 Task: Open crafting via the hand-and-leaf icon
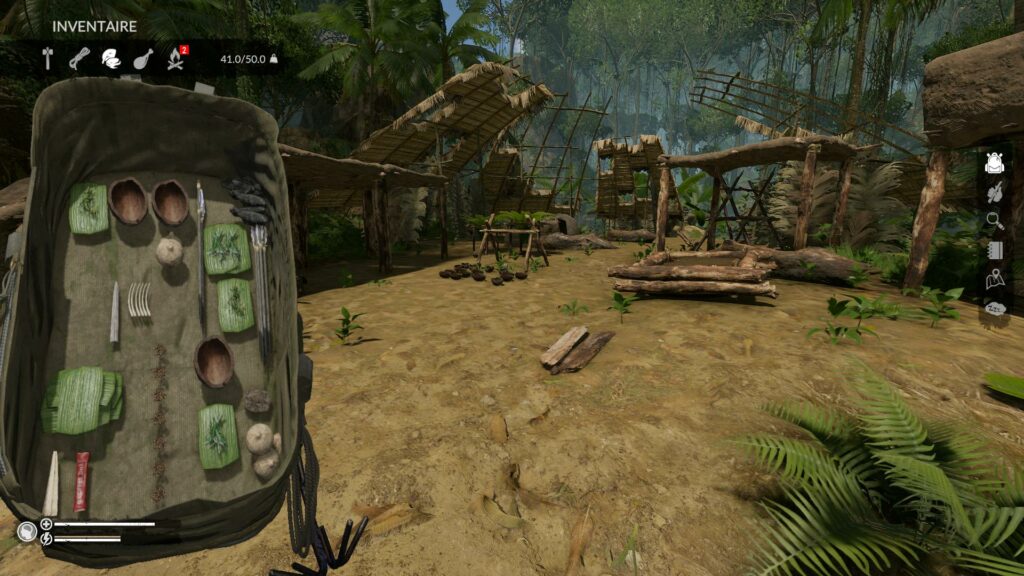(x=994, y=192)
